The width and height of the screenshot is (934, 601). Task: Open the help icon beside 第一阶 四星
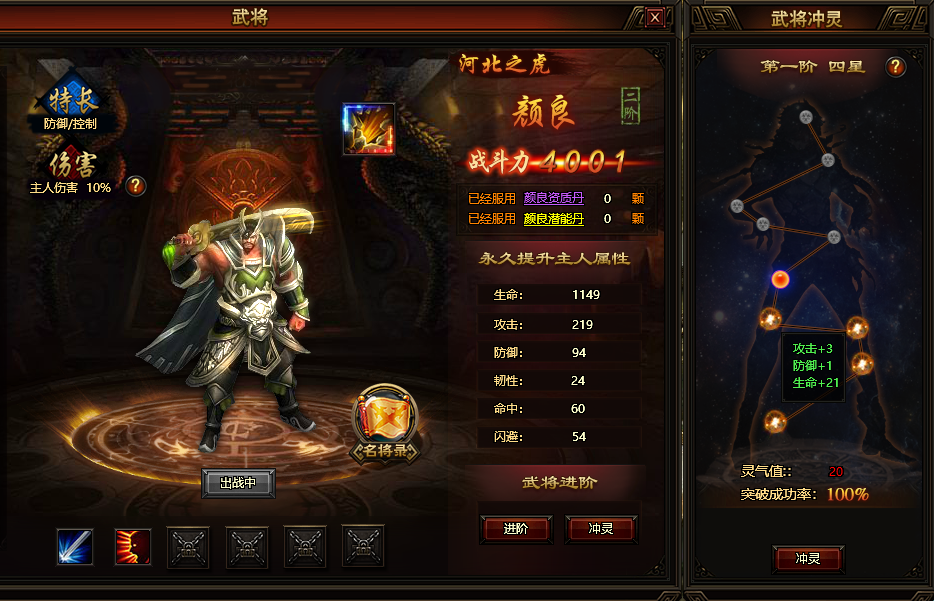pyautogui.click(x=896, y=67)
